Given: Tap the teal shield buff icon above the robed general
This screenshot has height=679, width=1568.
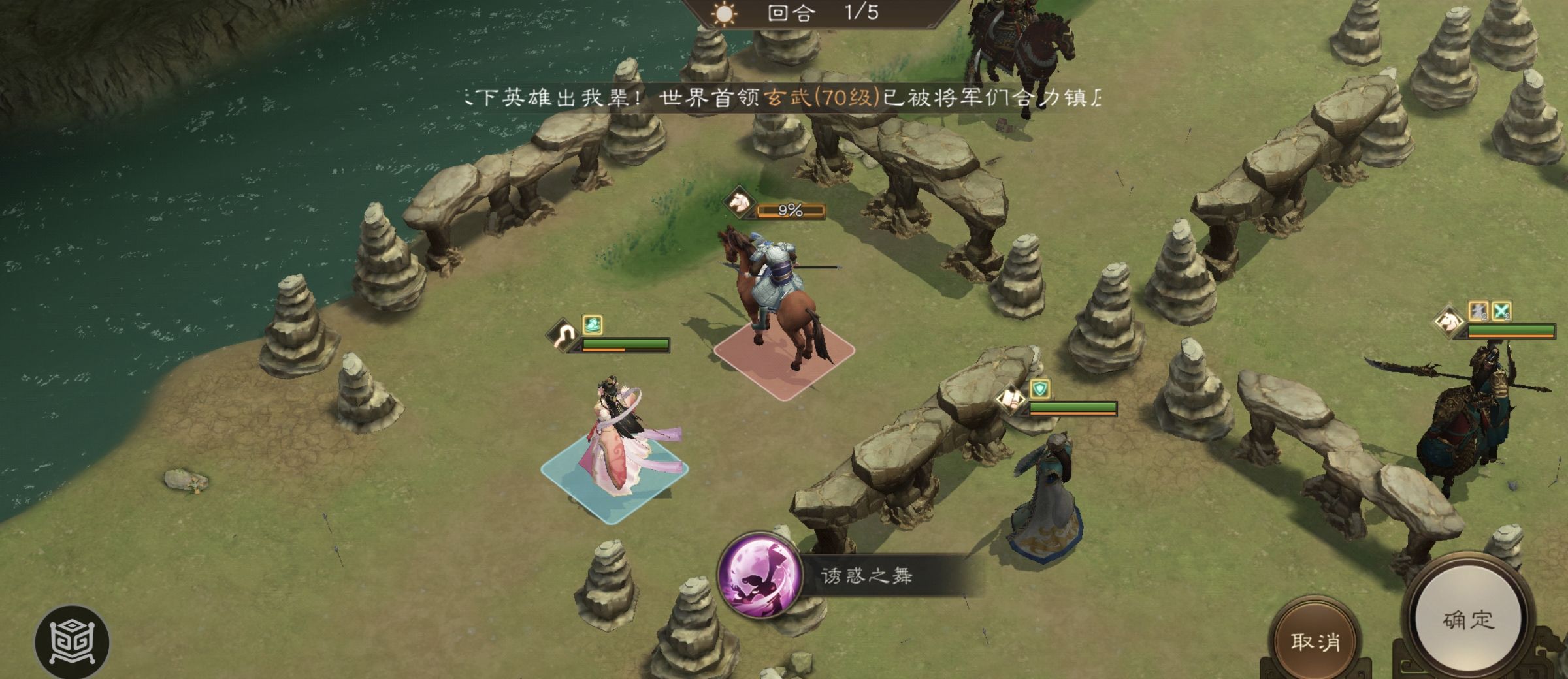Looking at the screenshot, I should pyautogui.click(x=1040, y=388).
